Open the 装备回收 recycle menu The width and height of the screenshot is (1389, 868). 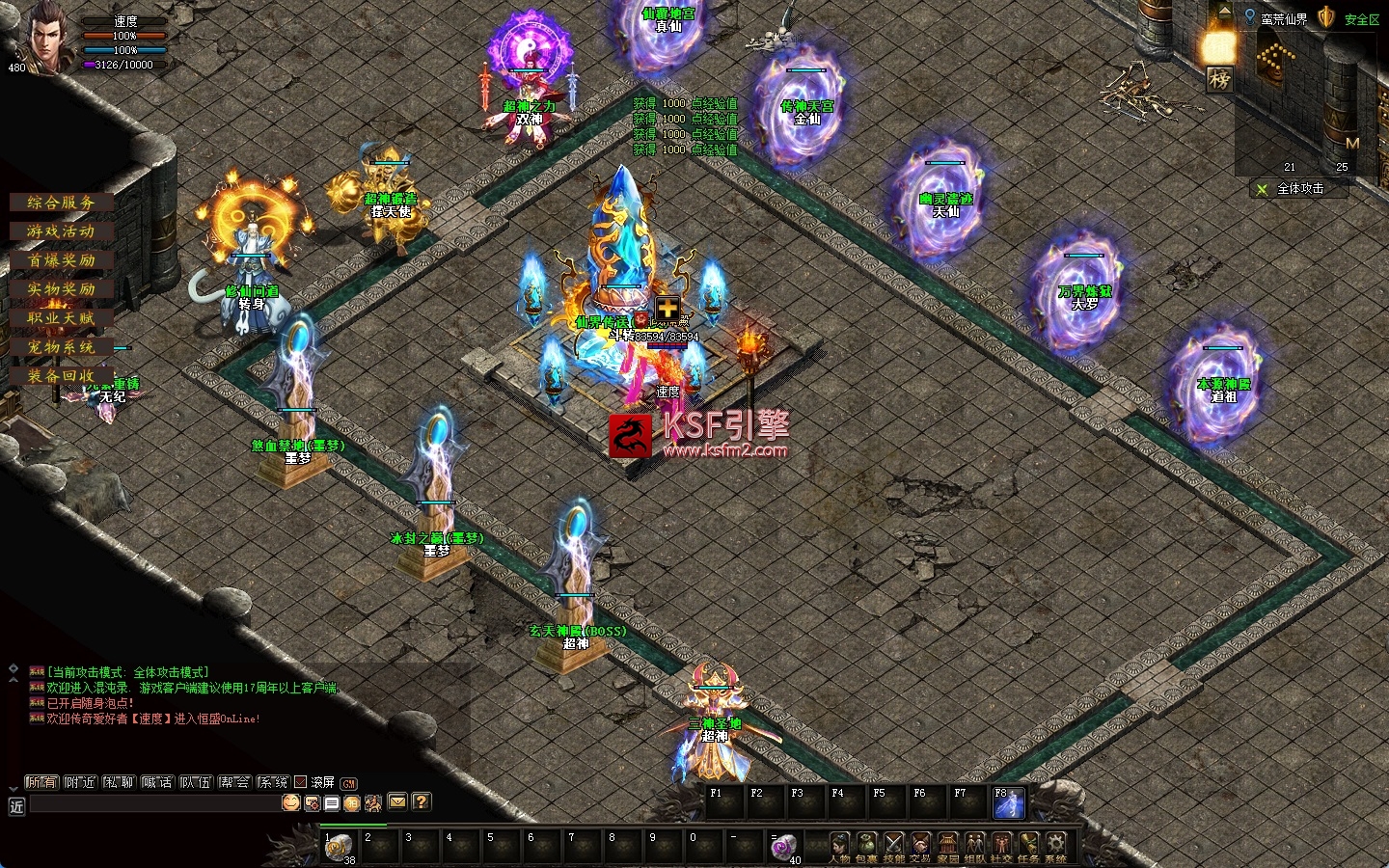[61, 376]
